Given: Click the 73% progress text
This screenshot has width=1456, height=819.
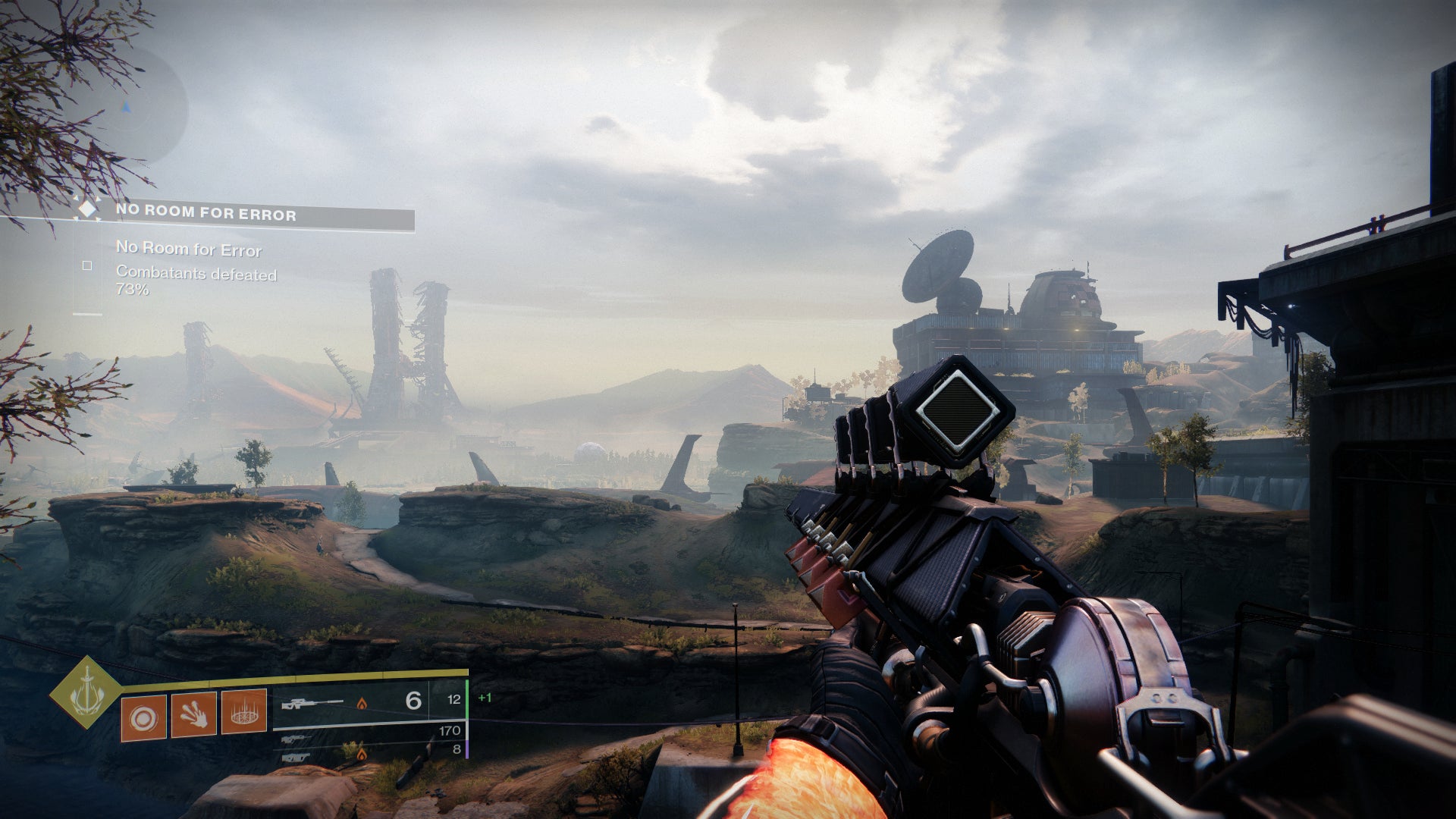Looking at the screenshot, I should point(133,290).
